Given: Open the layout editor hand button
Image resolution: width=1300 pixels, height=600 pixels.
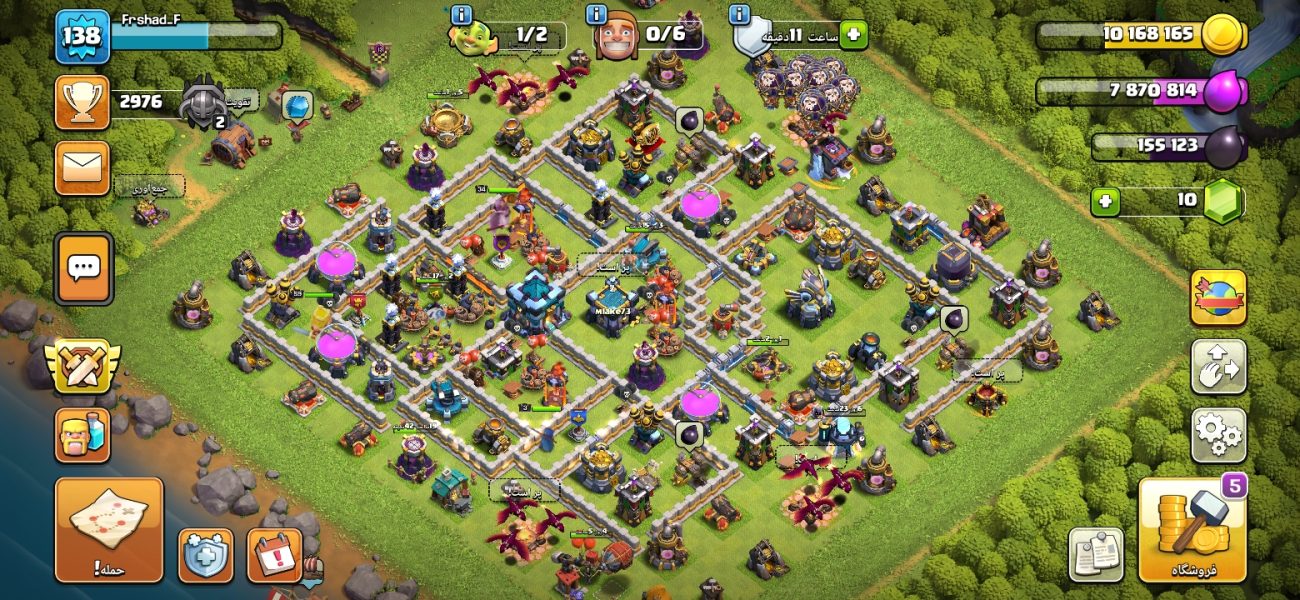Looking at the screenshot, I should coord(1218,366).
